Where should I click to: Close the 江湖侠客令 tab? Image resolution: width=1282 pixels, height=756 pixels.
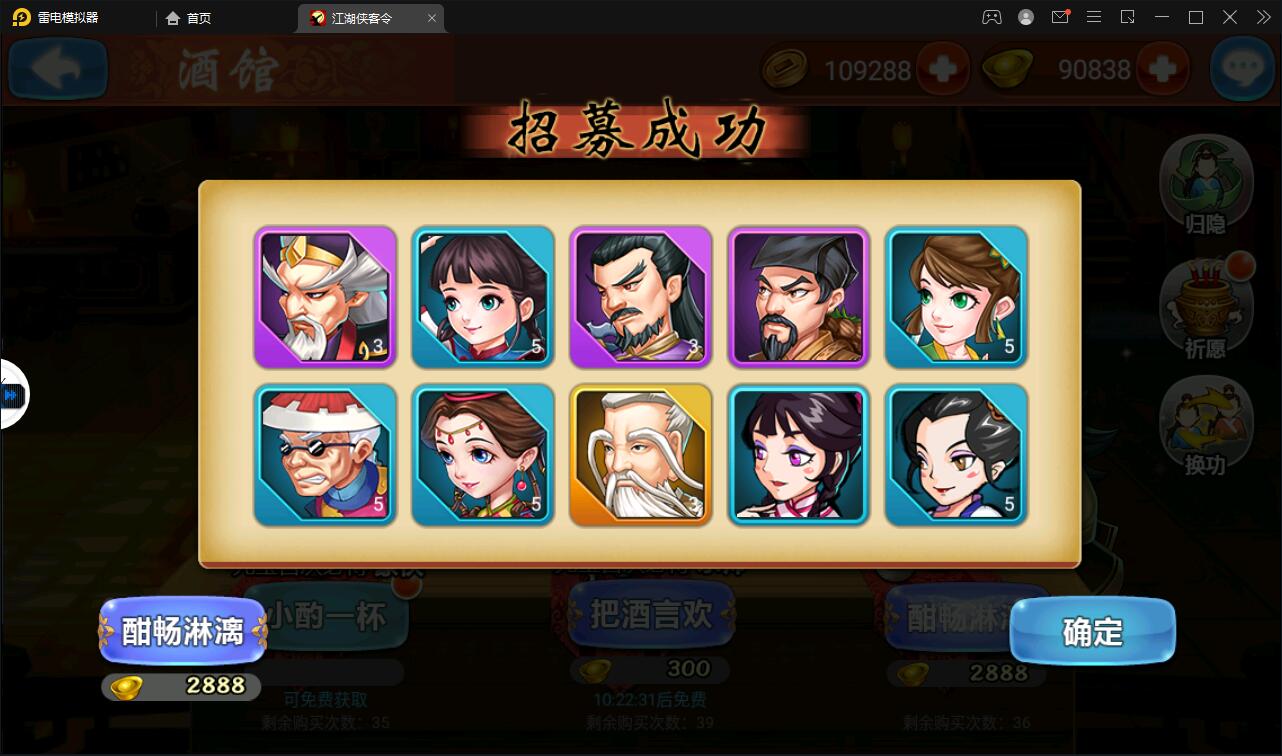(x=432, y=17)
